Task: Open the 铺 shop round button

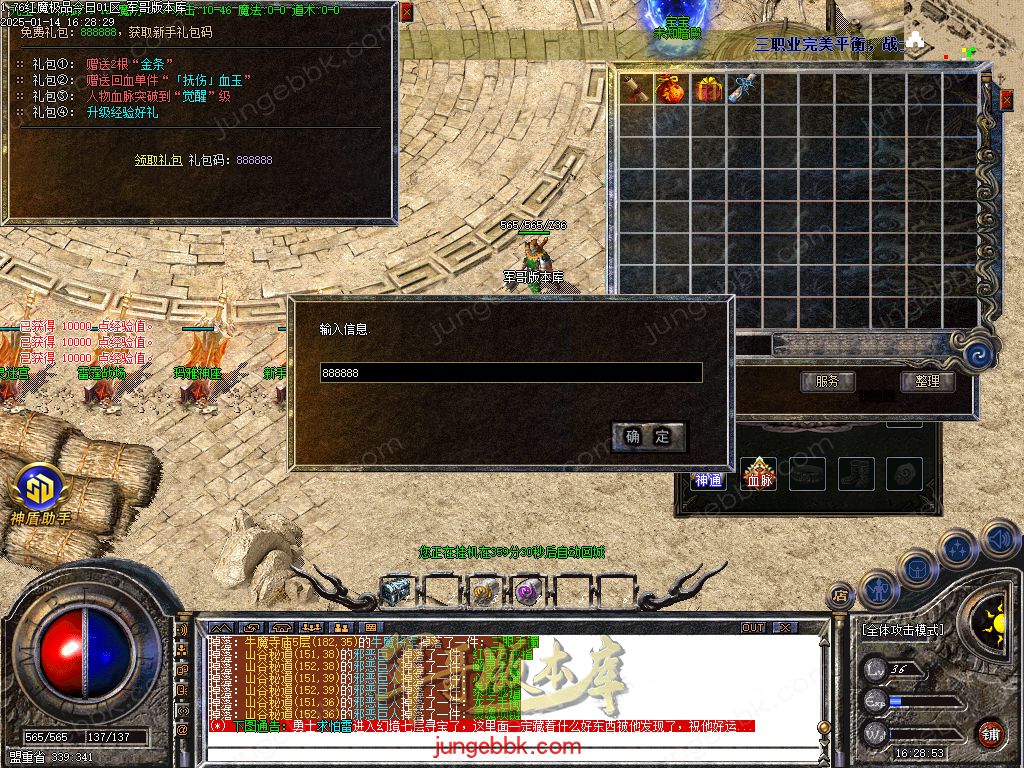Action: (x=990, y=732)
